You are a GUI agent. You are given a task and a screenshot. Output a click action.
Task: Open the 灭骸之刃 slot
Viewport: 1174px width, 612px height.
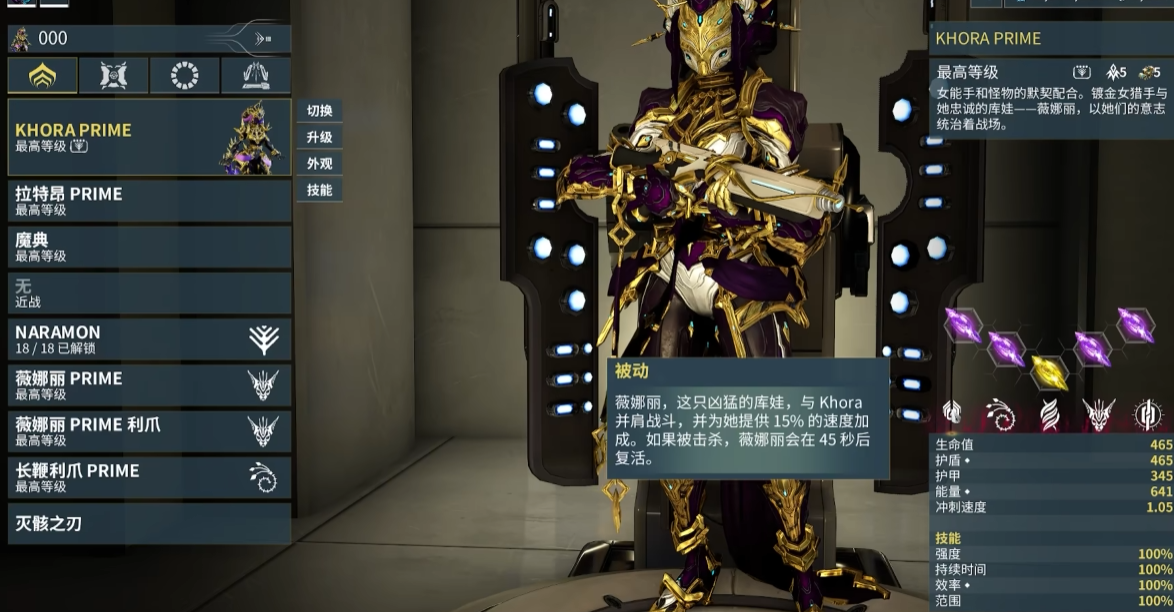click(150, 523)
